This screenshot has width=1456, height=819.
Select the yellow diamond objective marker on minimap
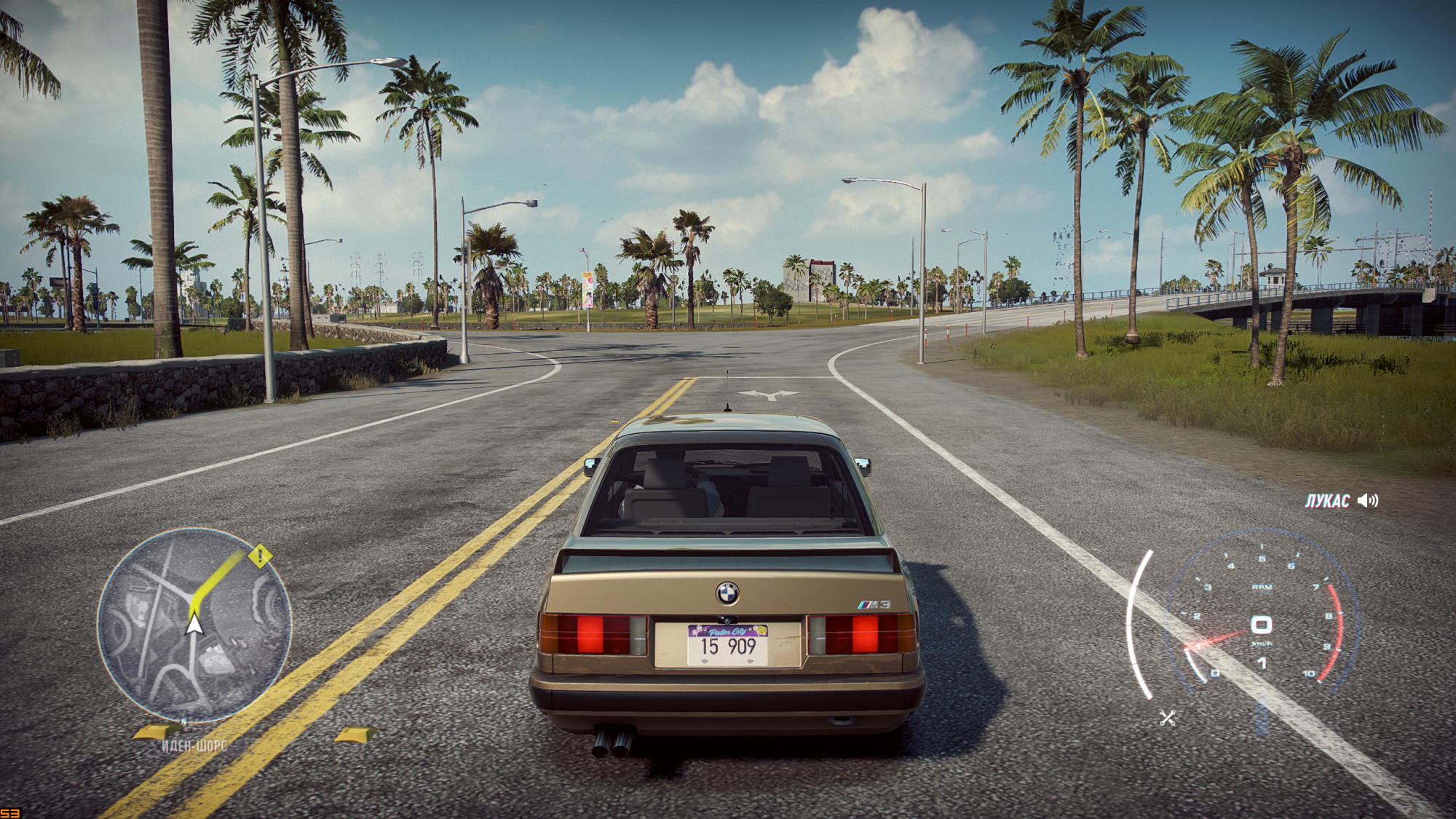click(260, 557)
